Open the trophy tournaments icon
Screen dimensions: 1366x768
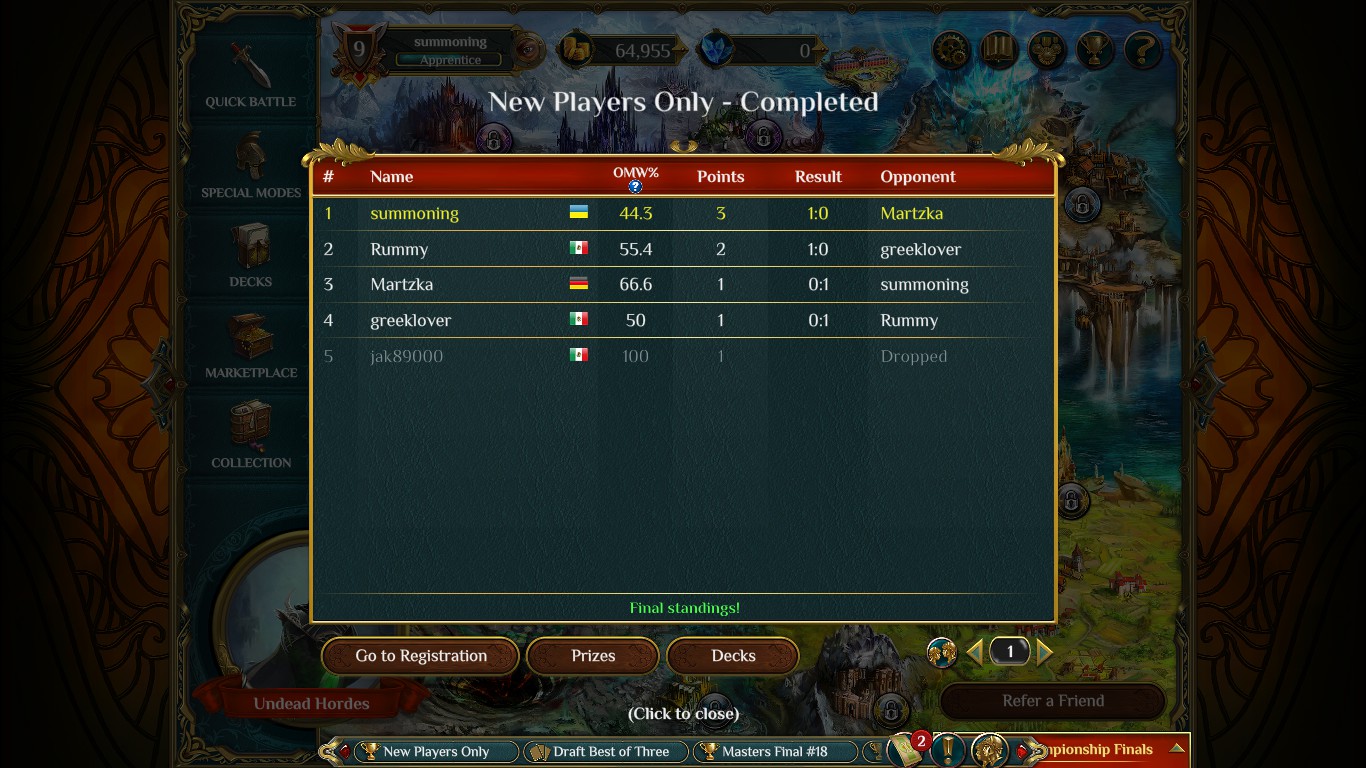[1094, 50]
